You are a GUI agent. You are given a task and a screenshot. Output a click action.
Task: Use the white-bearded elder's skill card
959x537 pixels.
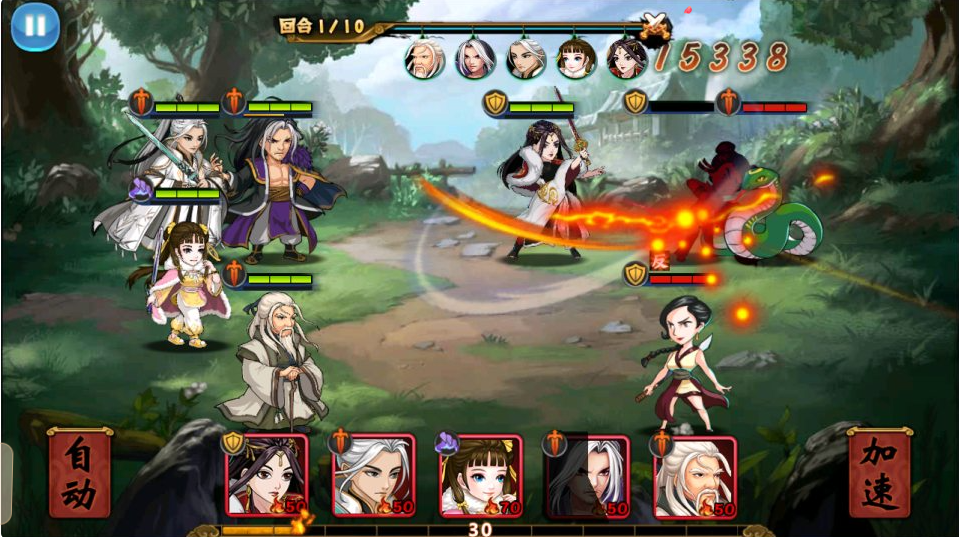(x=695, y=476)
